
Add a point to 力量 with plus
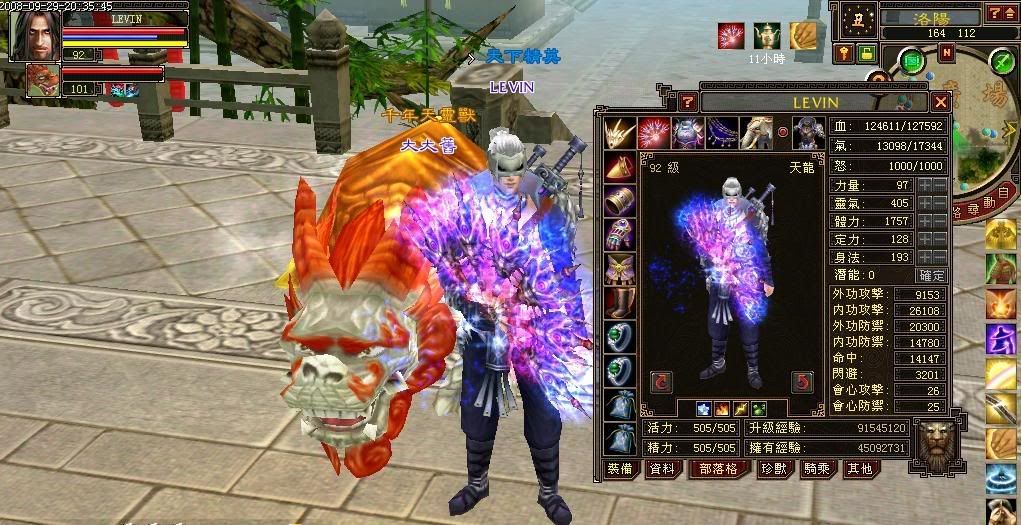click(924, 185)
